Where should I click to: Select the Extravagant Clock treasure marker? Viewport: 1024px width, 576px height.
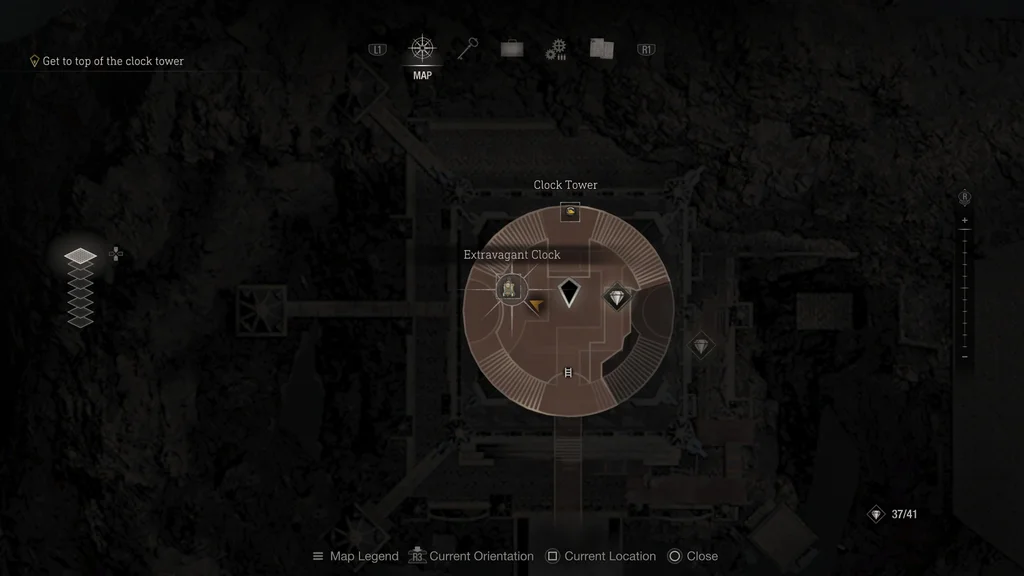coord(510,290)
